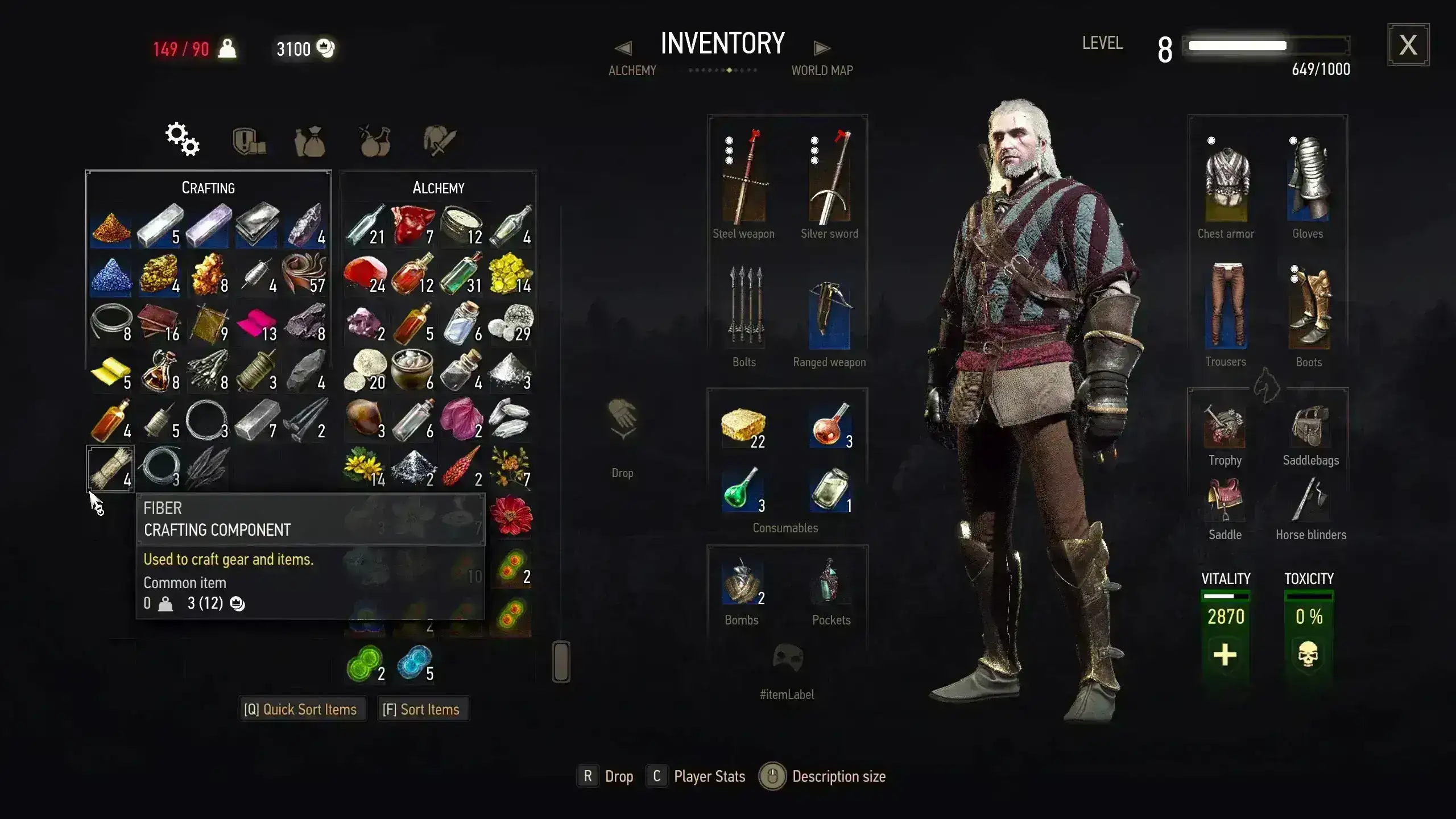1456x819 pixels.
Task: Select the equipped chest armor slot
Action: (x=1226, y=183)
